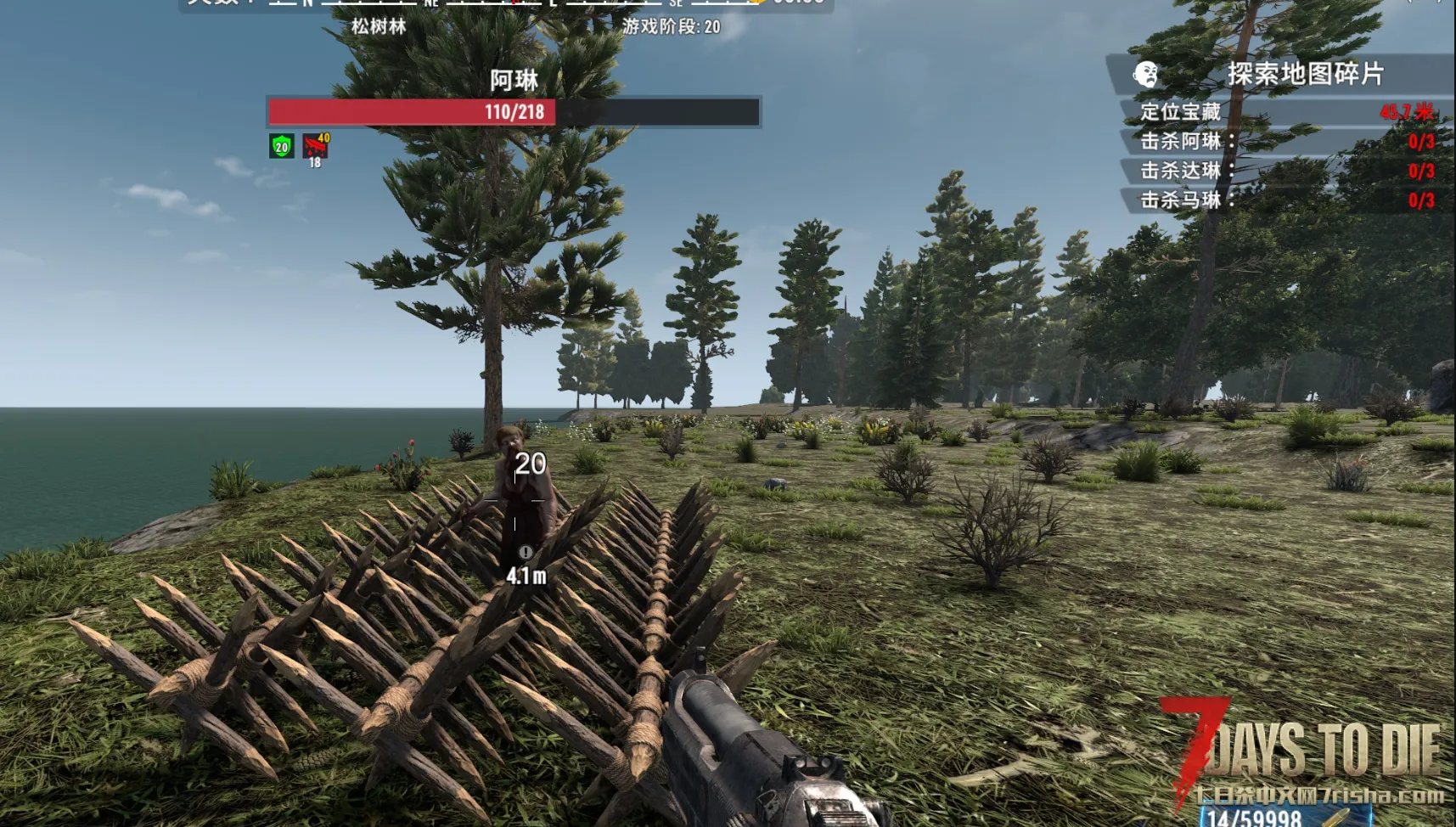
Task: Click the quest face icon in tracker
Action: (1145, 75)
